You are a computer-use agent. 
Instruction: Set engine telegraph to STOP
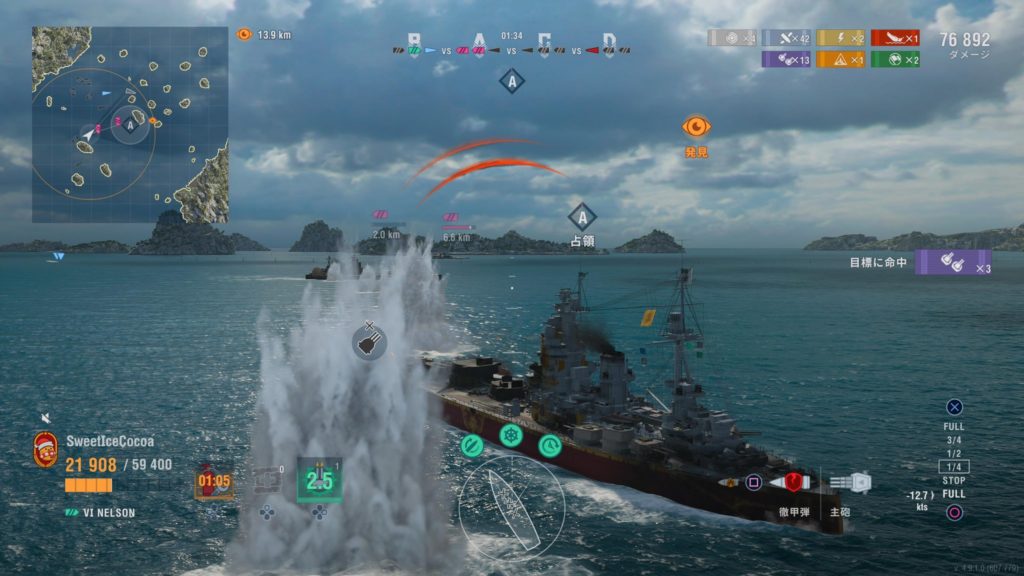(x=954, y=480)
